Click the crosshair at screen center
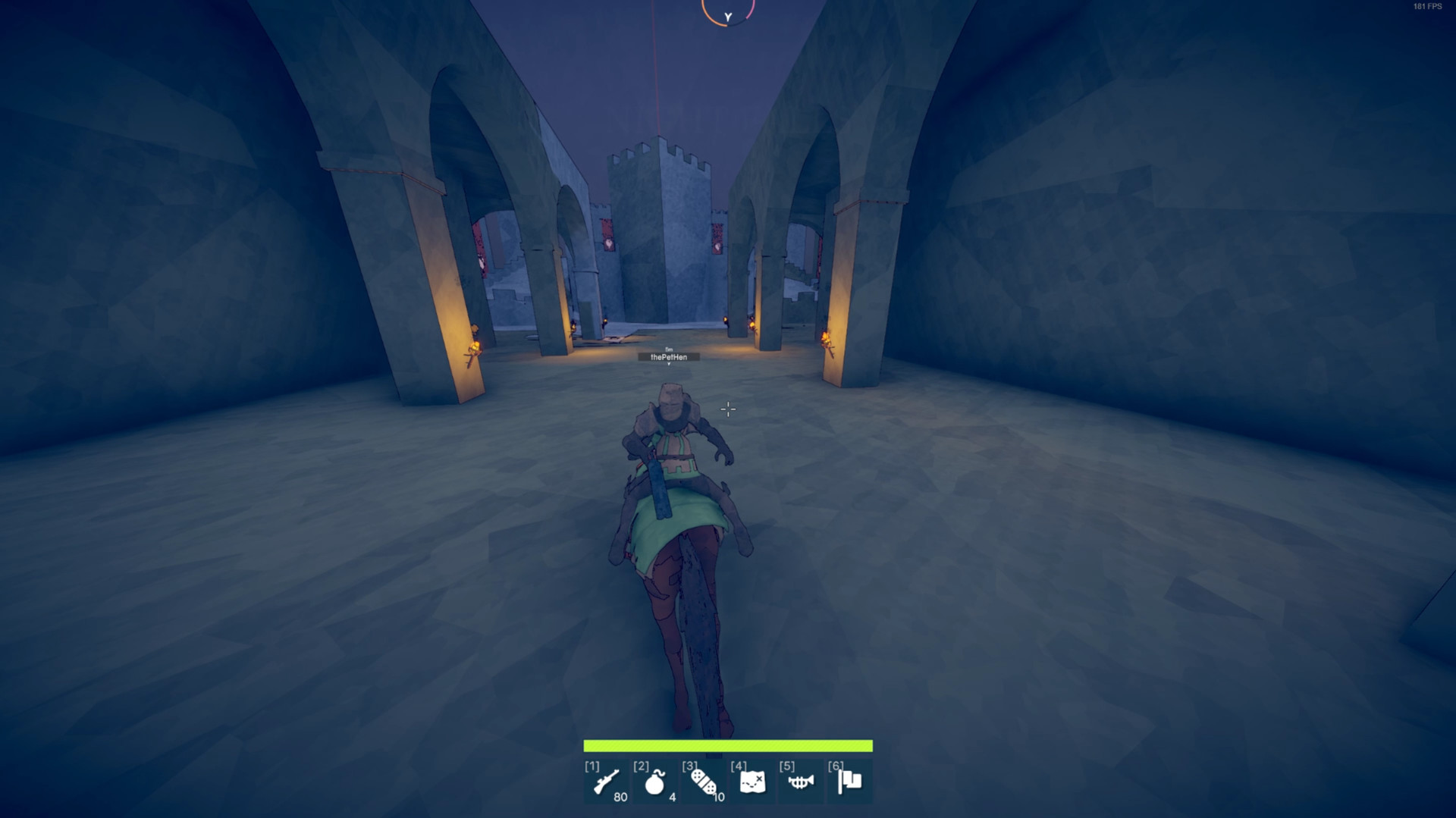The height and width of the screenshot is (818, 1456). pos(727,409)
